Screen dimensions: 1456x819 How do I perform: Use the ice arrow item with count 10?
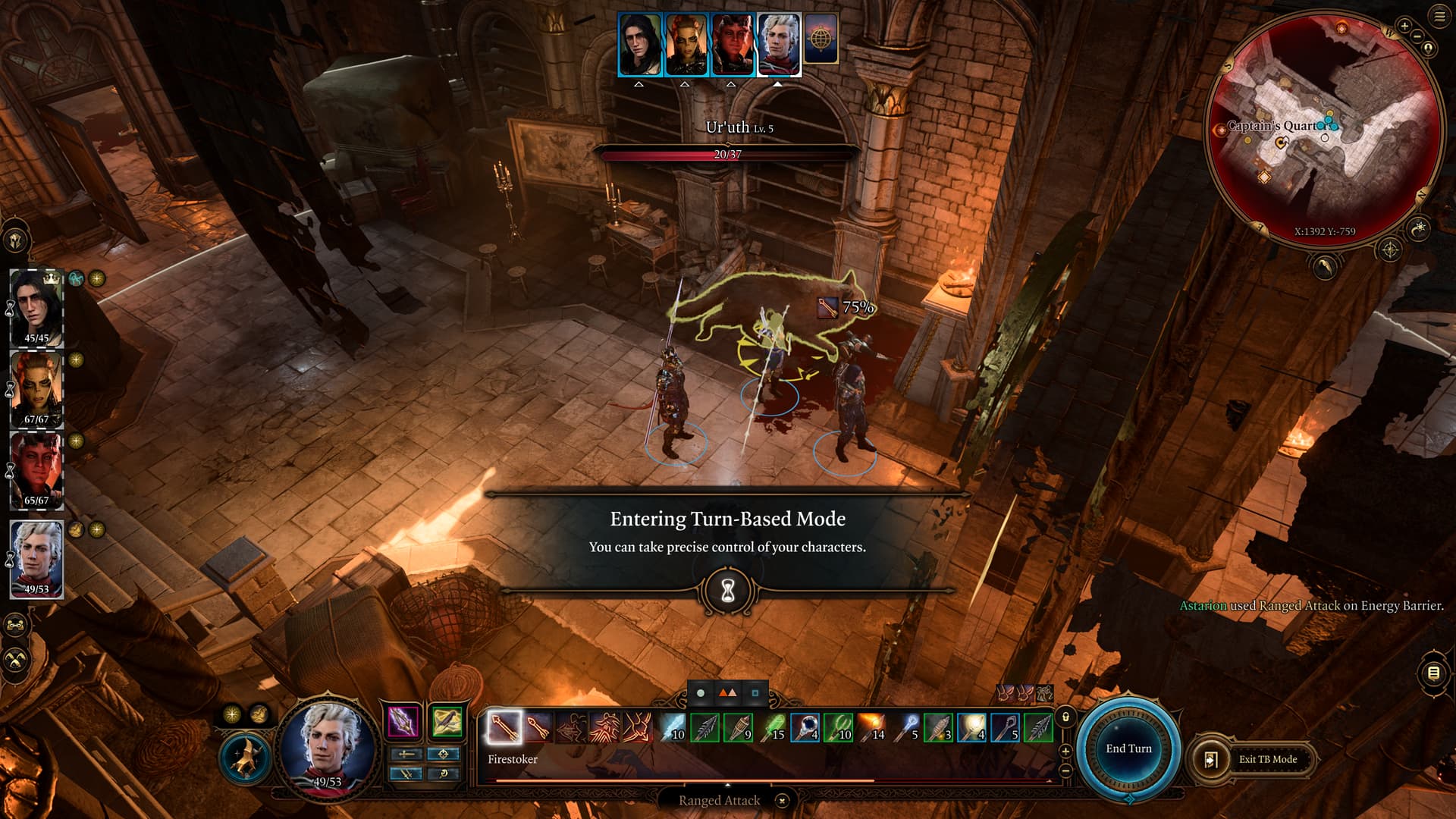[x=671, y=727]
